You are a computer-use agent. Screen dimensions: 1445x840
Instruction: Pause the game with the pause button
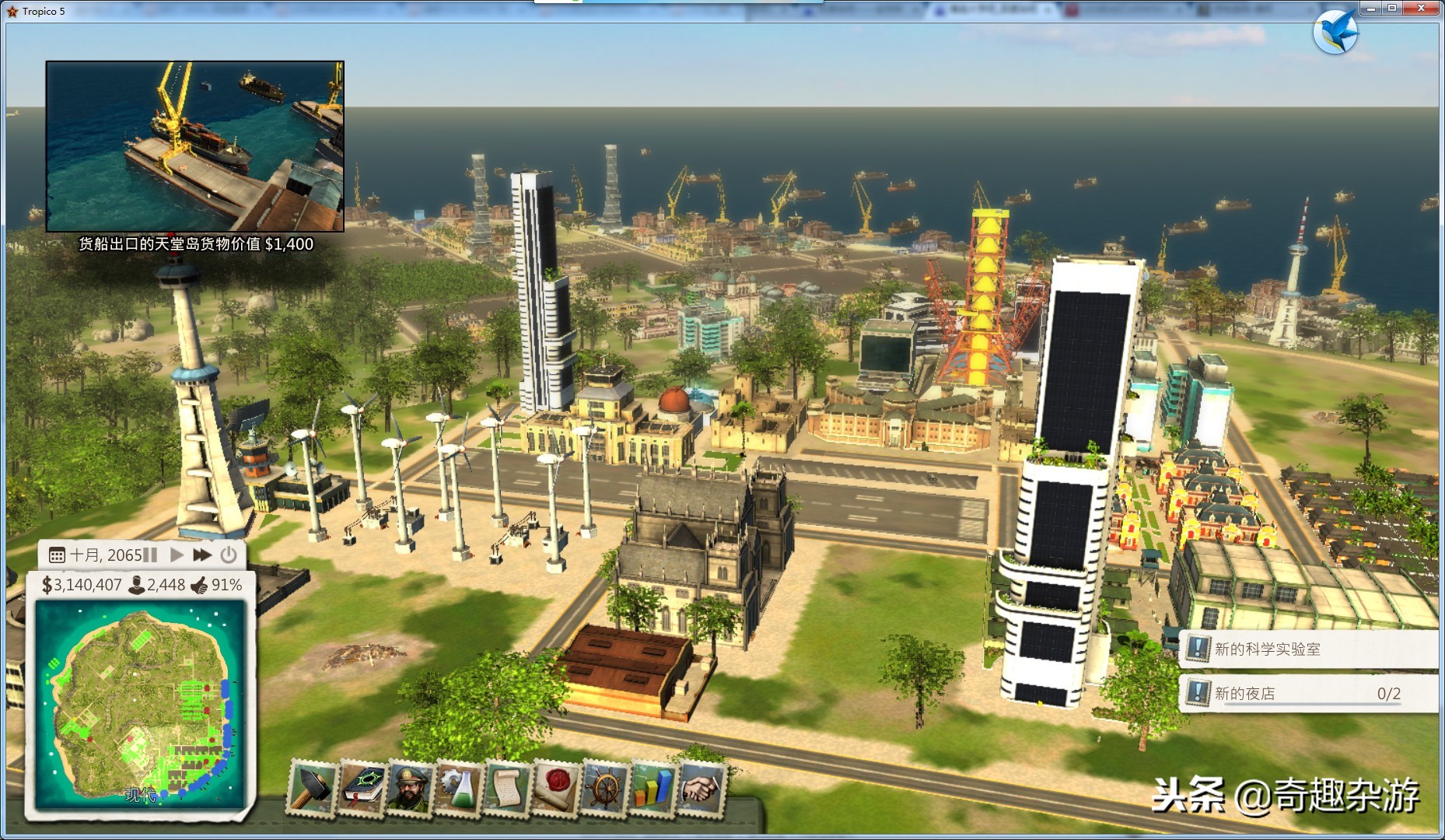(x=151, y=555)
